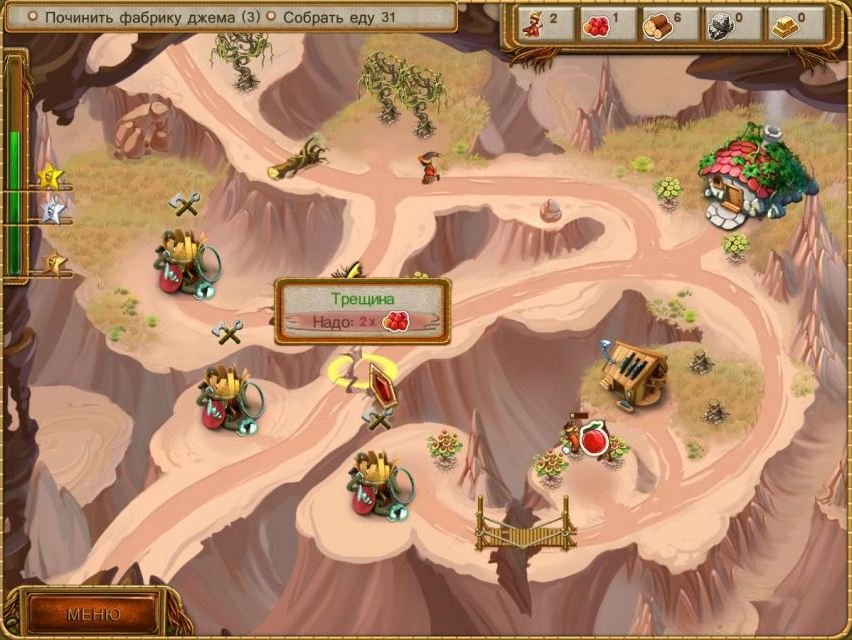Click the red crack marker with yellow ring
Viewport: 852px width, 640px height.
click(380, 383)
